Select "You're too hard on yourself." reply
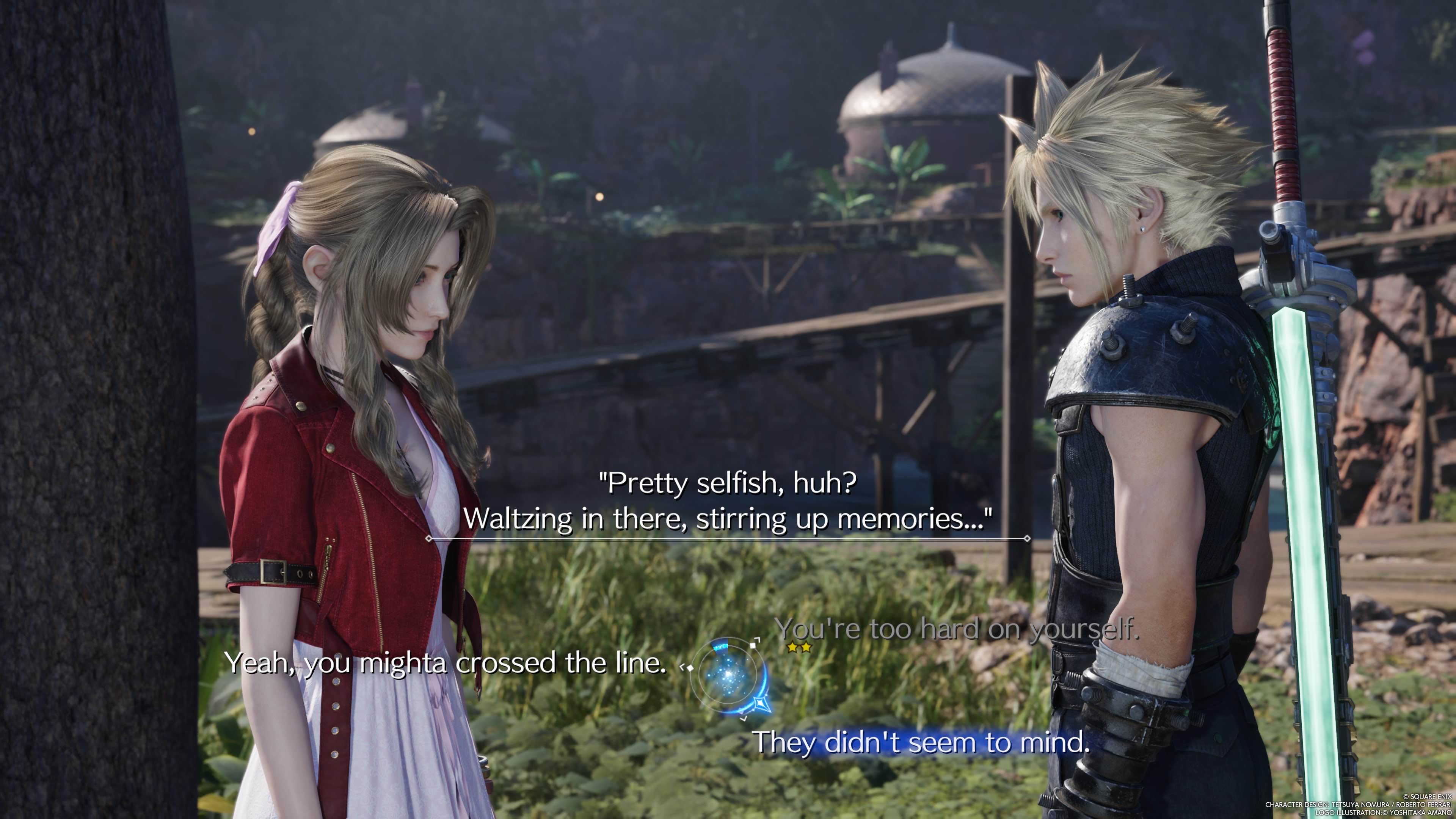The image size is (1456, 819). [x=956, y=629]
